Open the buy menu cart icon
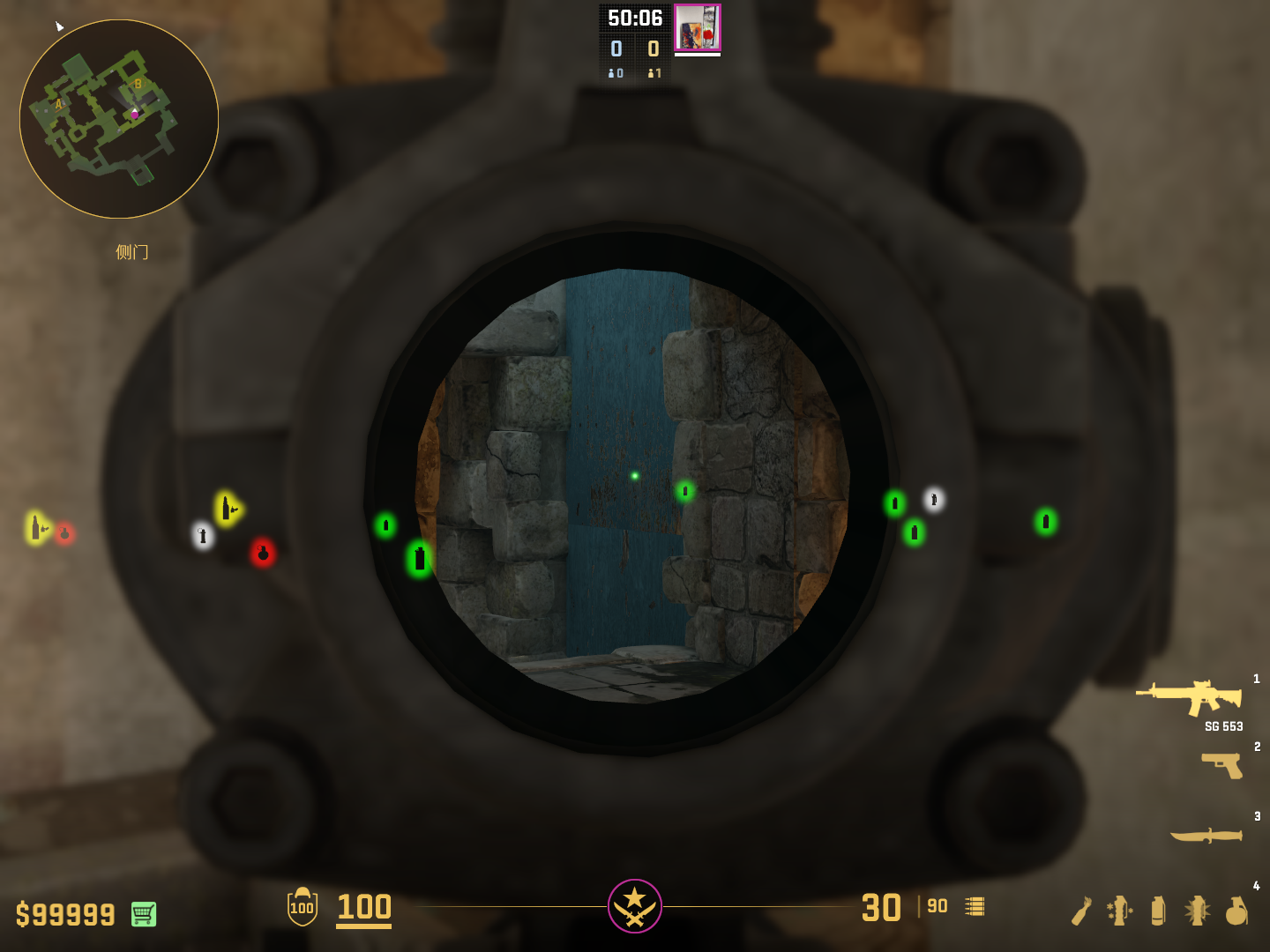Viewport: 1270px width, 952px height. [x=144, y=914]
